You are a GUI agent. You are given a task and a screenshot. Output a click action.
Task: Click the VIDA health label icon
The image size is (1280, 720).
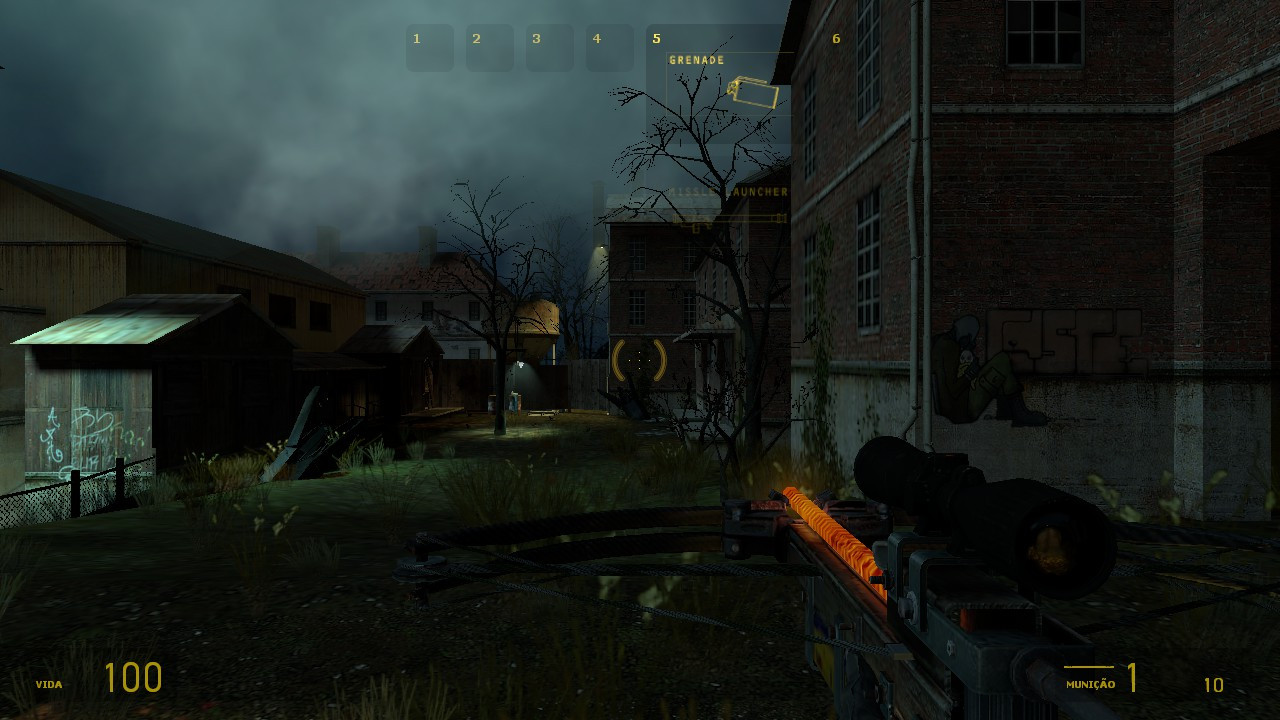(50, 685)
